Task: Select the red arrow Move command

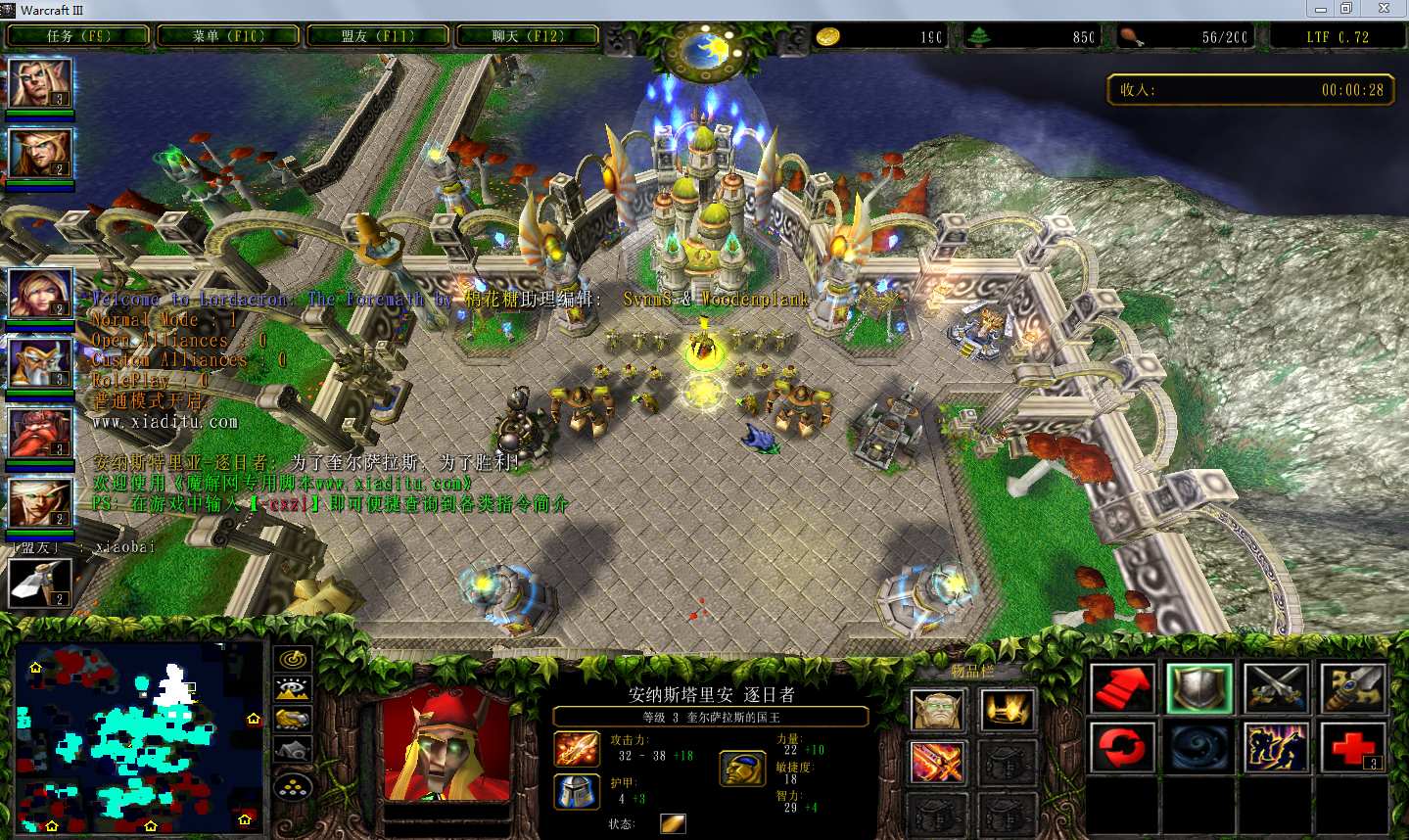Action: click(x=1122, y=688)
